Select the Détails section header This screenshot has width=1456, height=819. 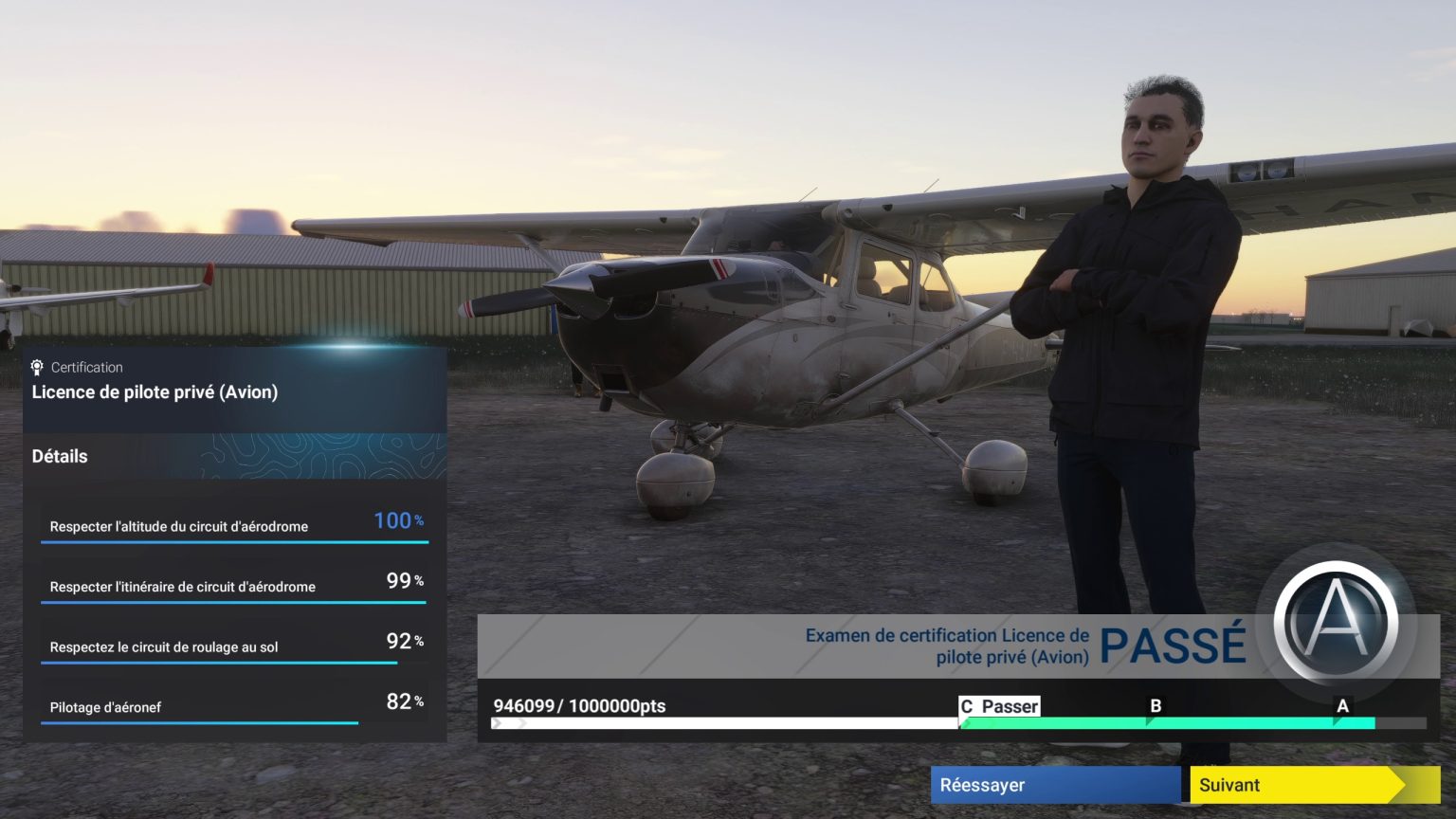click(x=61, y=456)
